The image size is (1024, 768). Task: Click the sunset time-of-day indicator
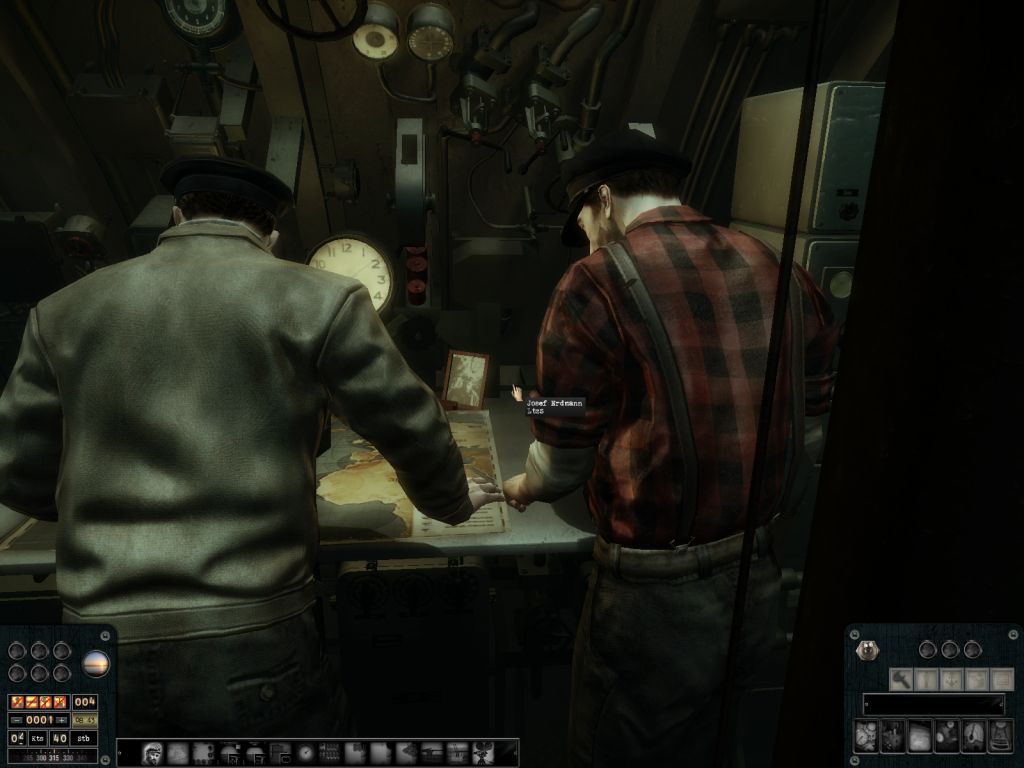tap(96, 662)
